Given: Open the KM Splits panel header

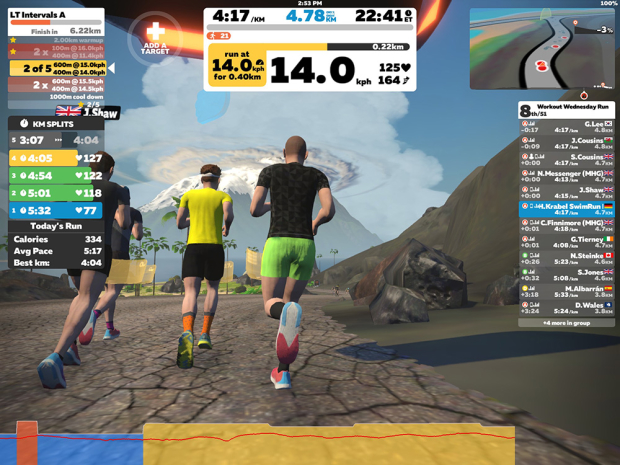Looking at the screenshot, I should point(56,124).
